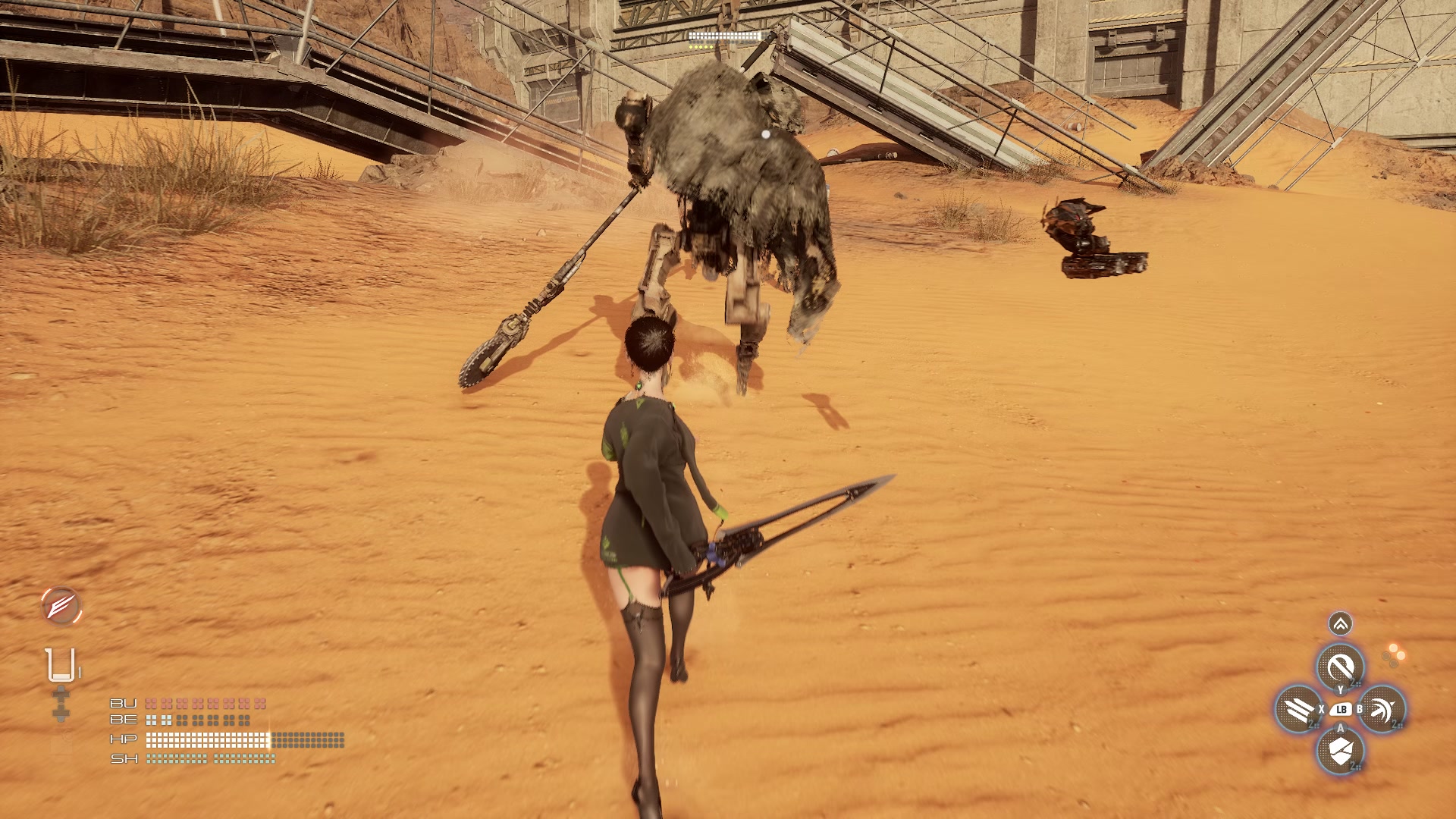Click the enemy health bar at top center
Viewport: 1456px width, 819px height.
coord(721,36)
